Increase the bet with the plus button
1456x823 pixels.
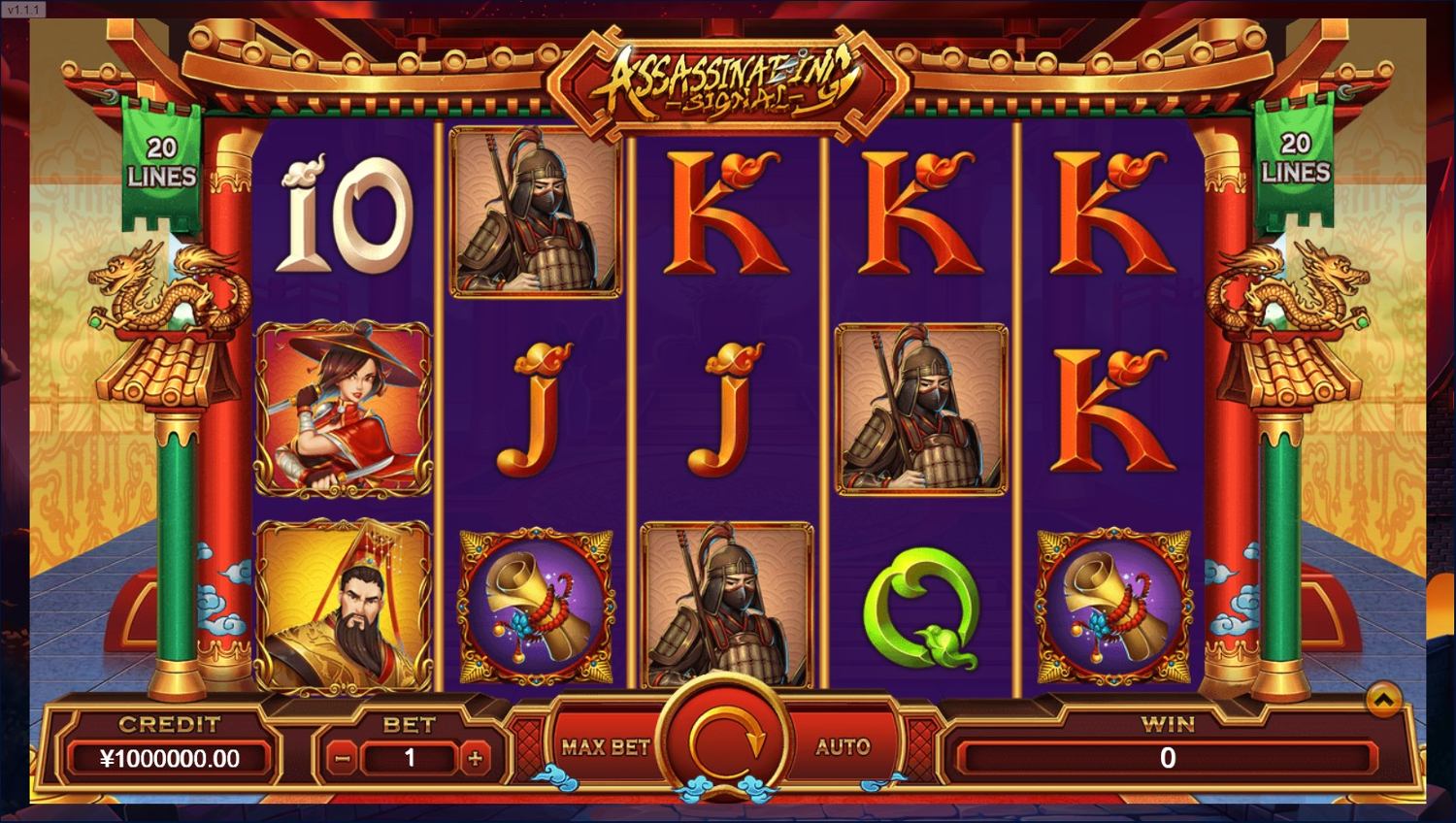(475, 759)
